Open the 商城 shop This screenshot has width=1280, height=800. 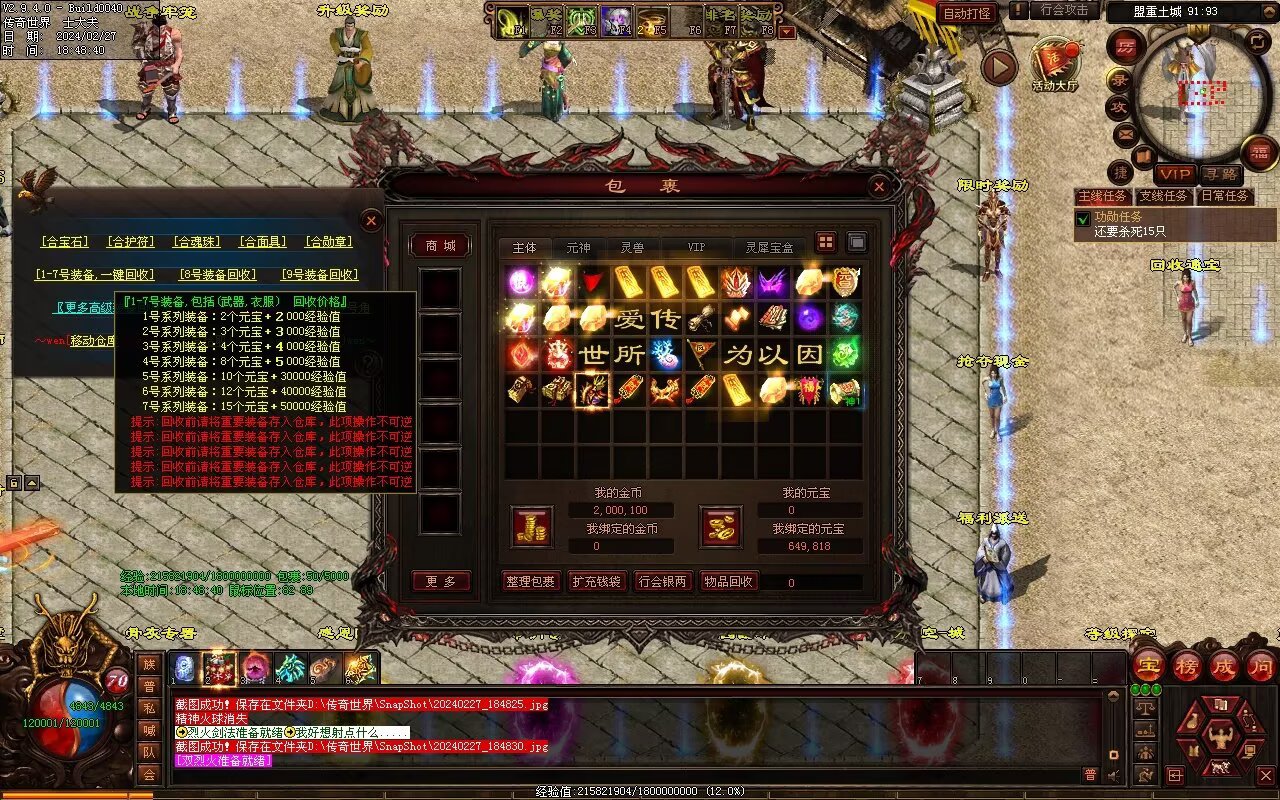(x=440, y=246)
